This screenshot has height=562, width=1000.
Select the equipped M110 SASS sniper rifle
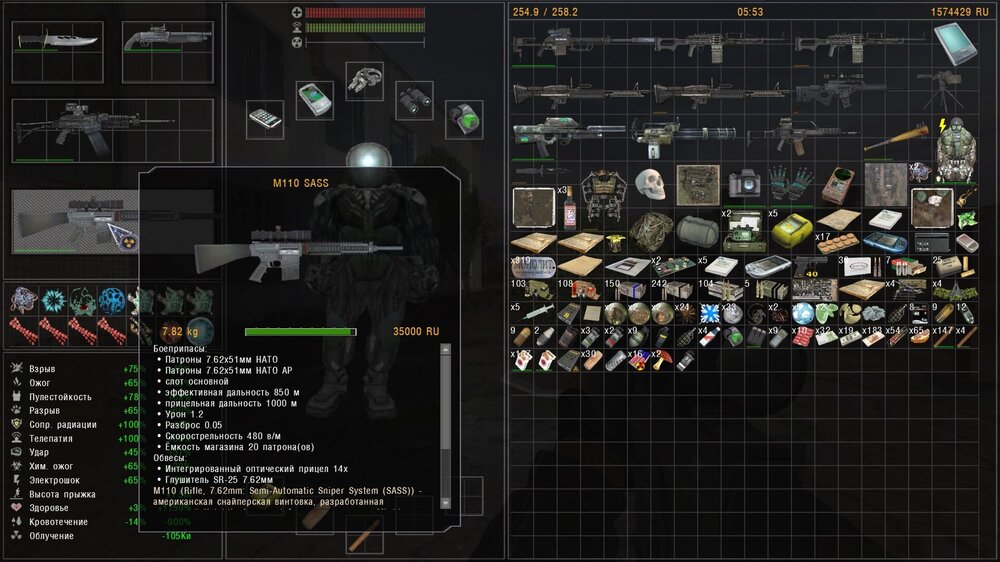tap(75, 222)
